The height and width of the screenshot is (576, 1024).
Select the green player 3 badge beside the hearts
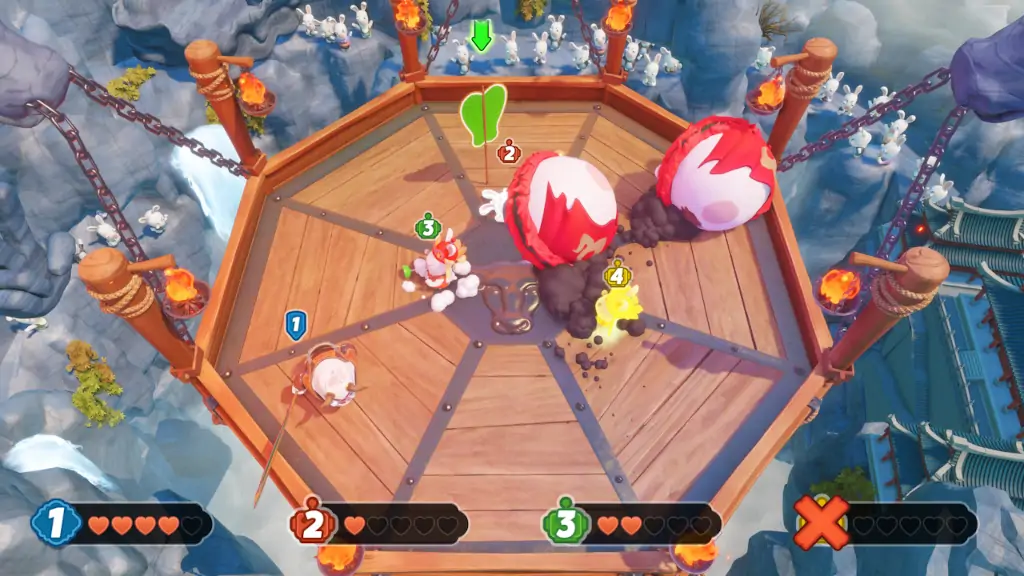click(x=566, y=524)
